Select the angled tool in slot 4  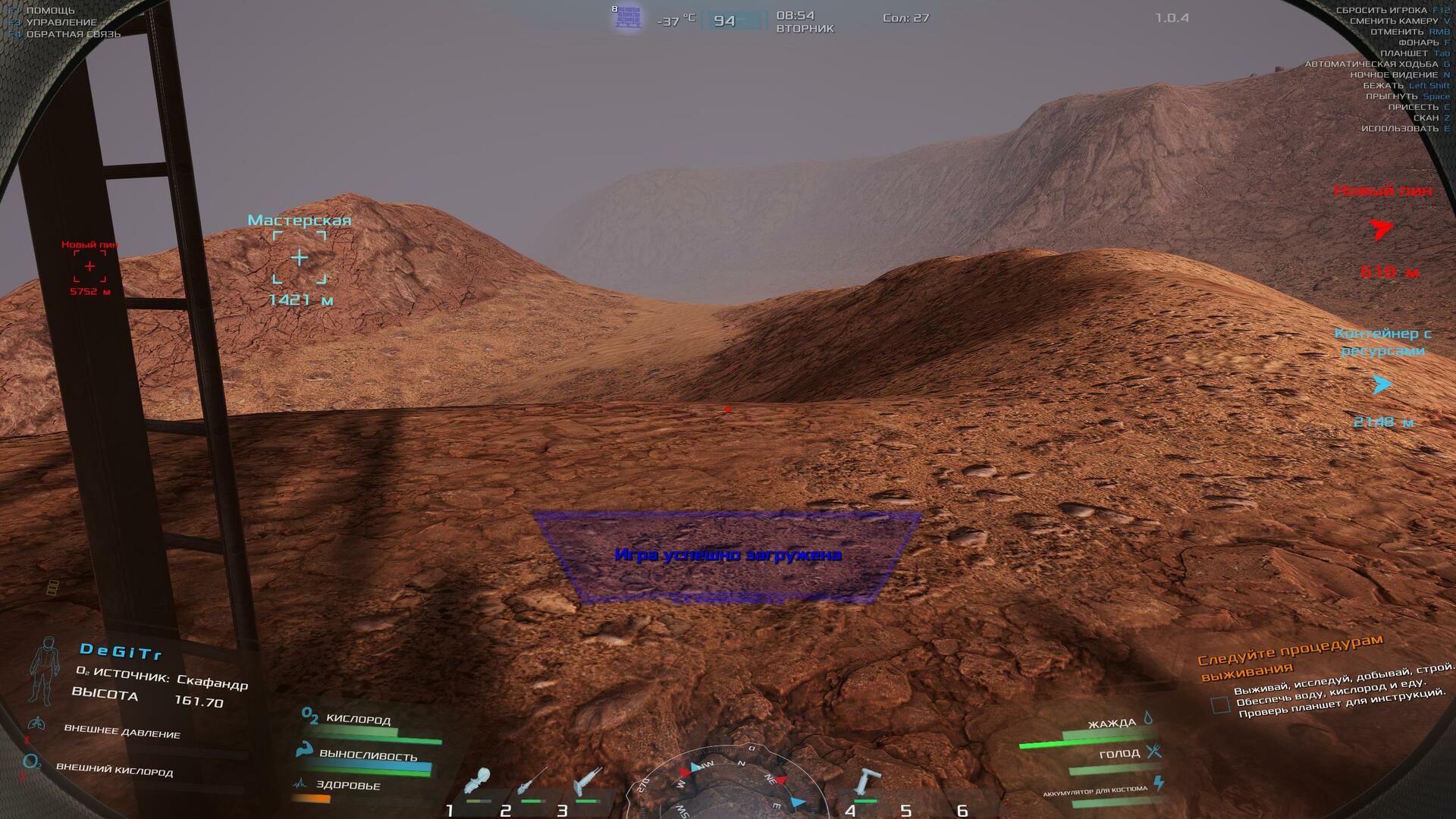(866, 783)
